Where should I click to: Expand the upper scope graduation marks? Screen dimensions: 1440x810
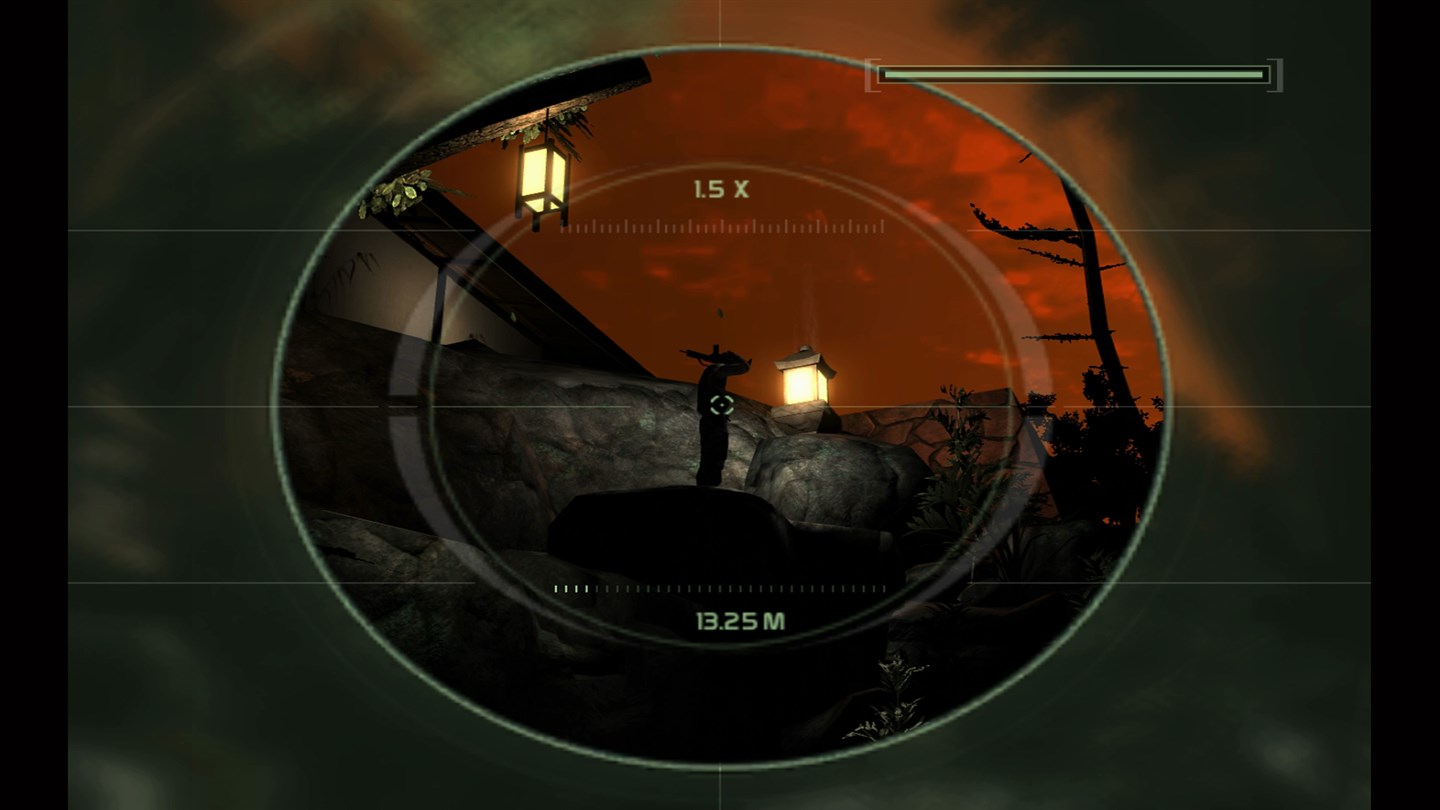720,230
